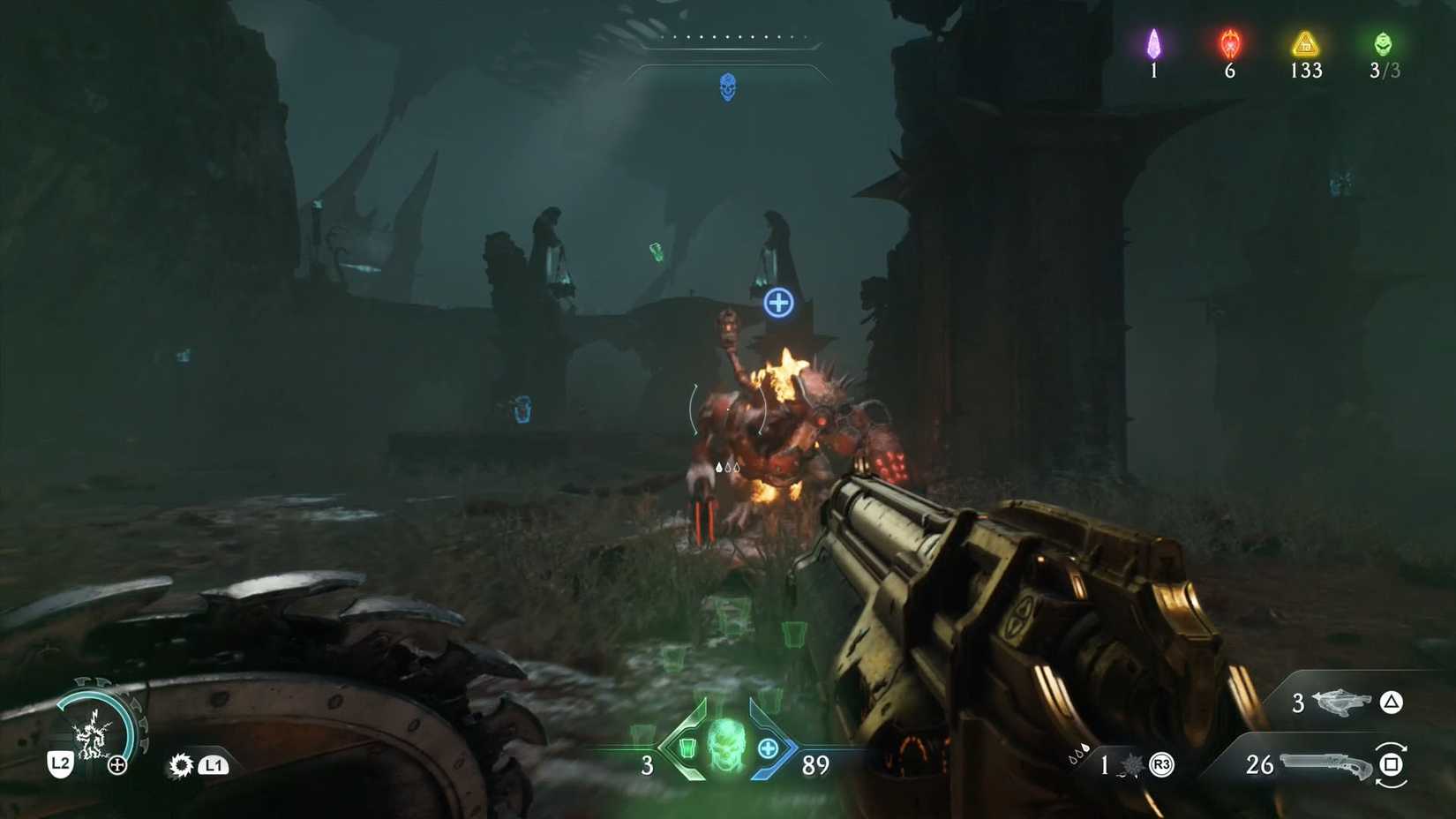Click the health value reading 89

click(x=816, y=766)
